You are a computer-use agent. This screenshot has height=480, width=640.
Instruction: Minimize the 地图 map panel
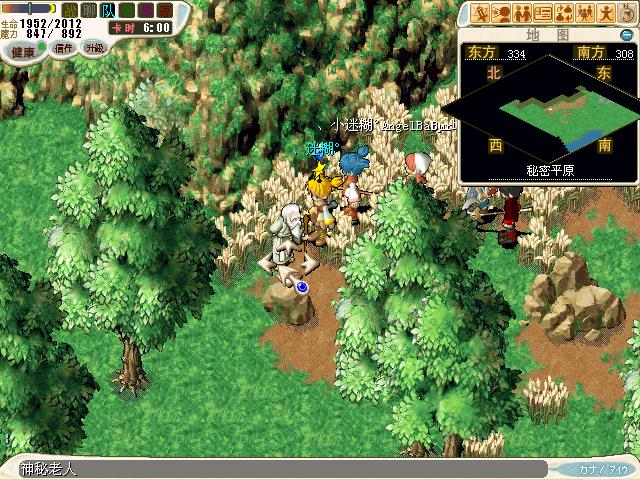[x=626, y=34]
